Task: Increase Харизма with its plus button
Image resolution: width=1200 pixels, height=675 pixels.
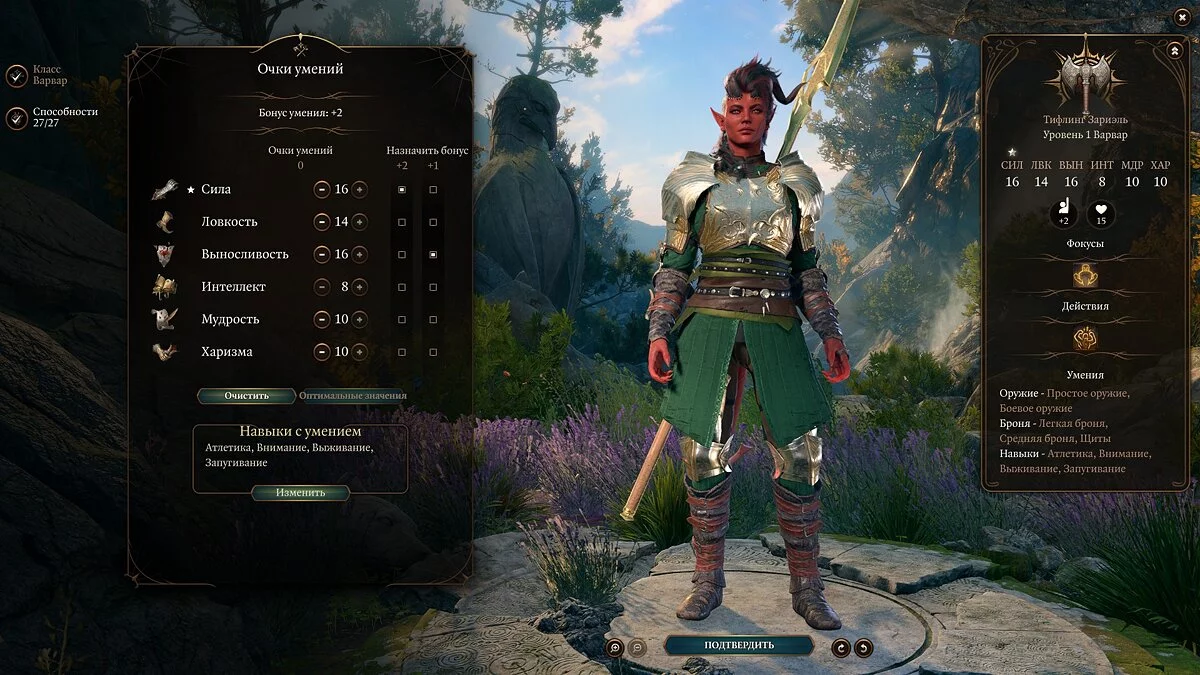Action: (359, 352)
